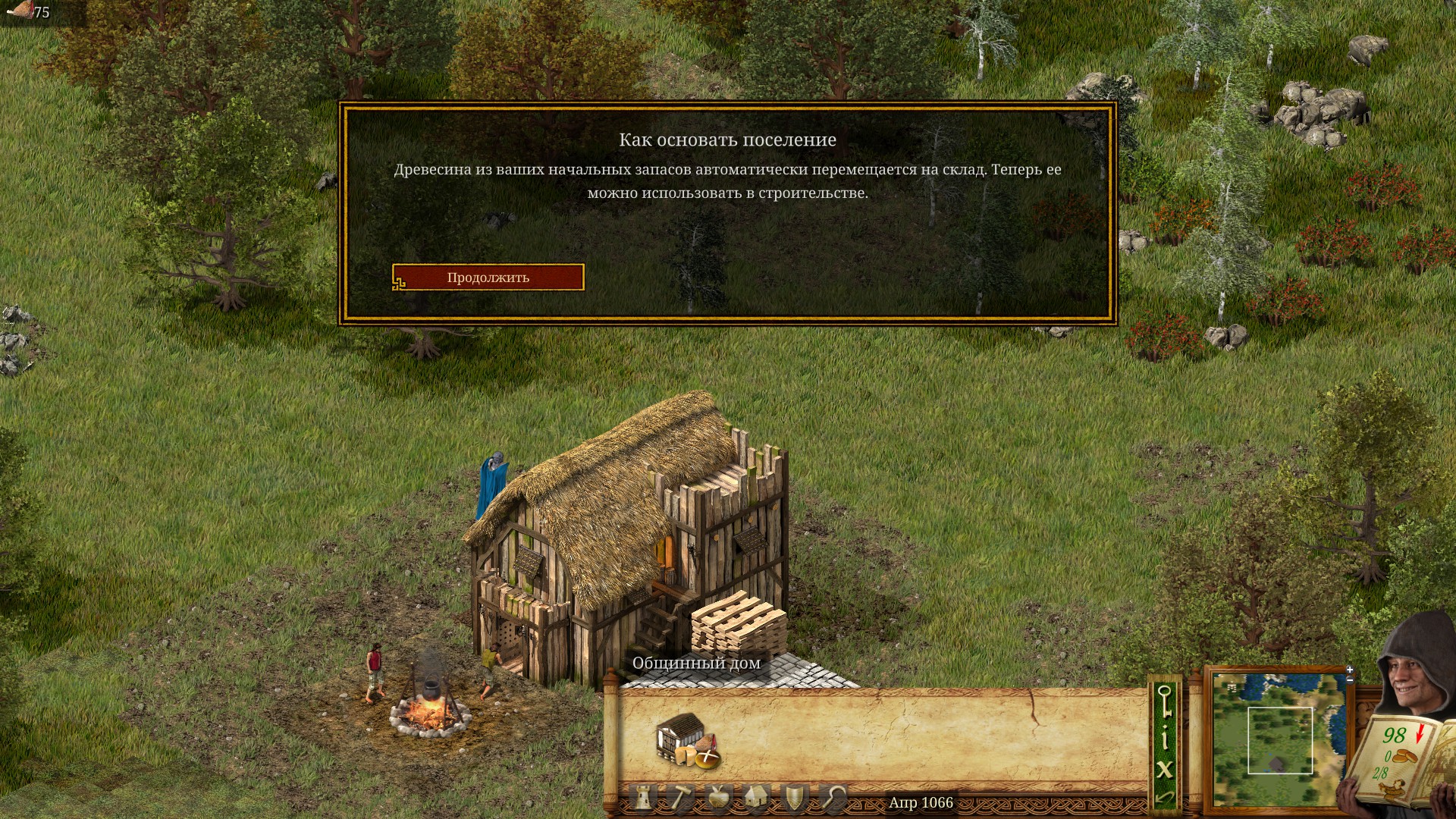Open the castle tower build category

coord(645,798)
